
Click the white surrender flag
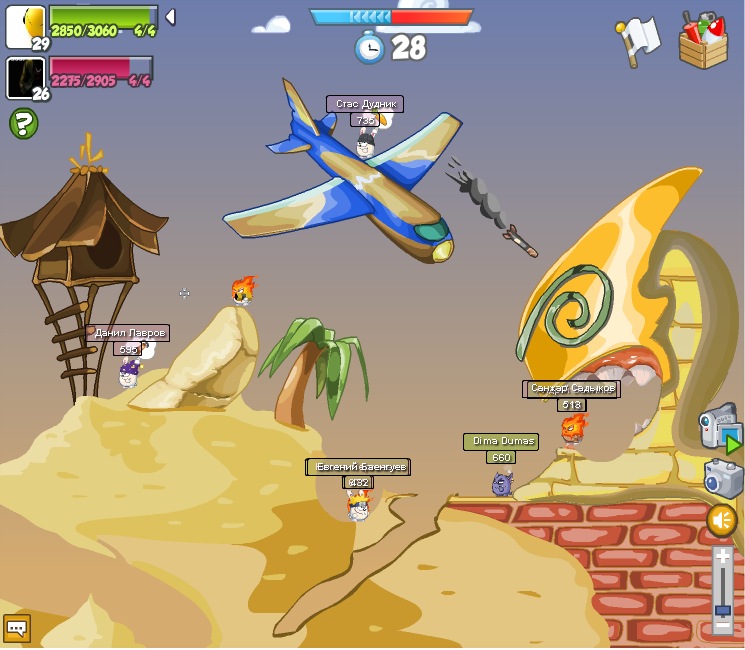tap(638, 41)
